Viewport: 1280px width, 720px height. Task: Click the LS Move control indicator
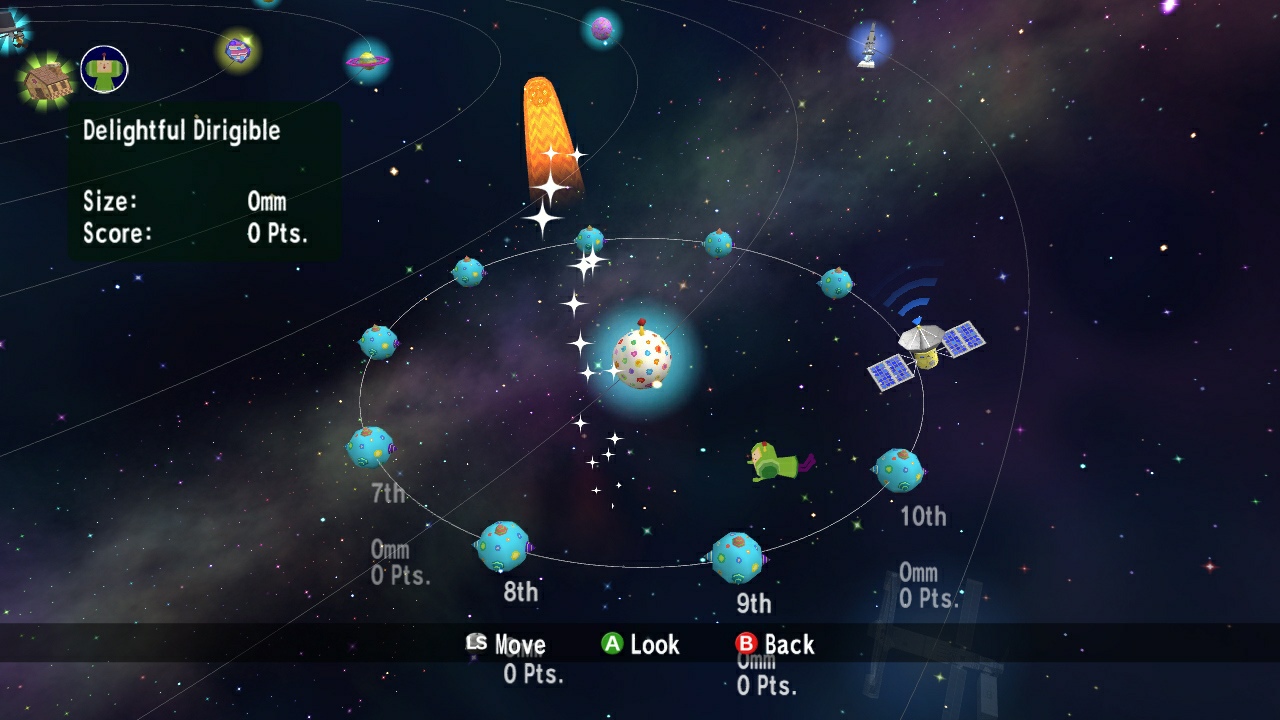(506, 645)
